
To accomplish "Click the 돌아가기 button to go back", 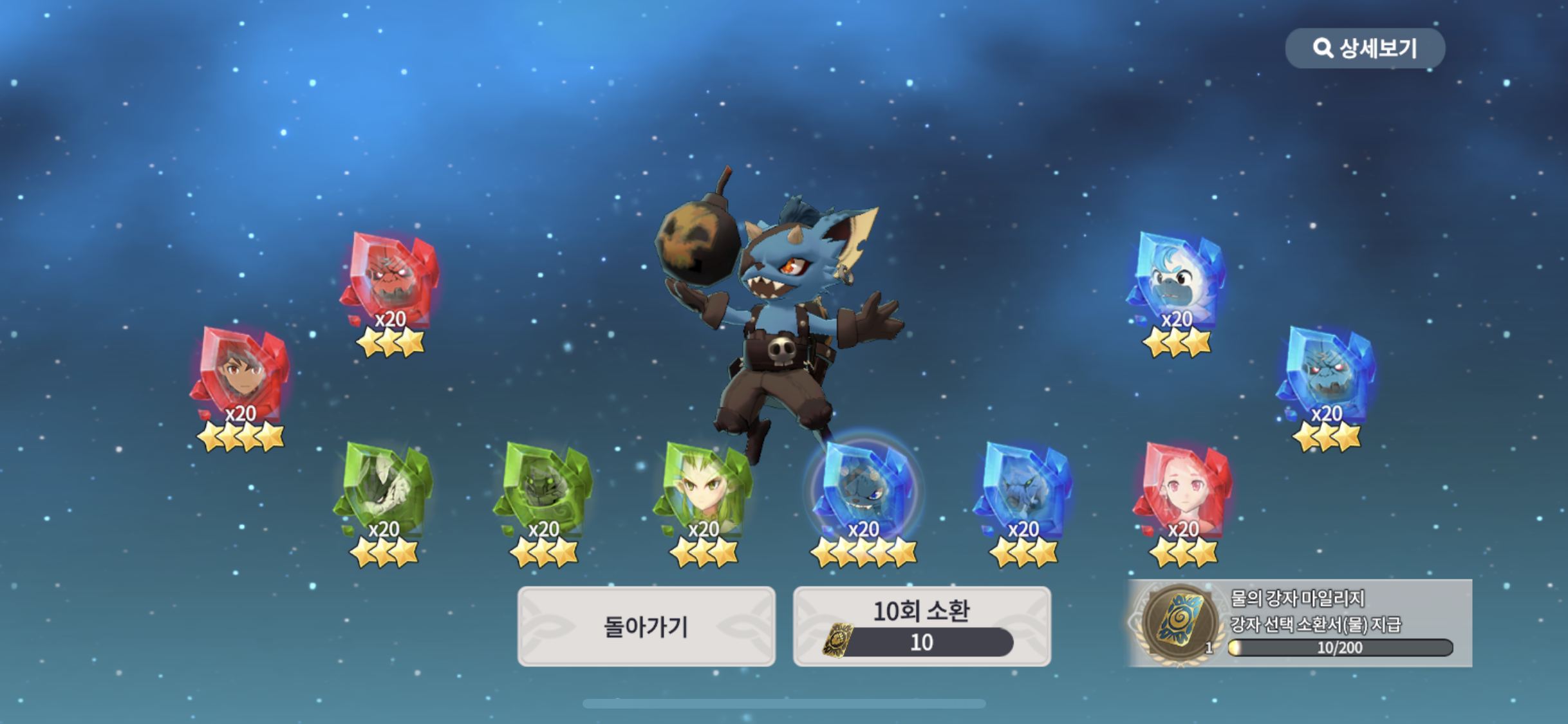I will click(646, 626).
